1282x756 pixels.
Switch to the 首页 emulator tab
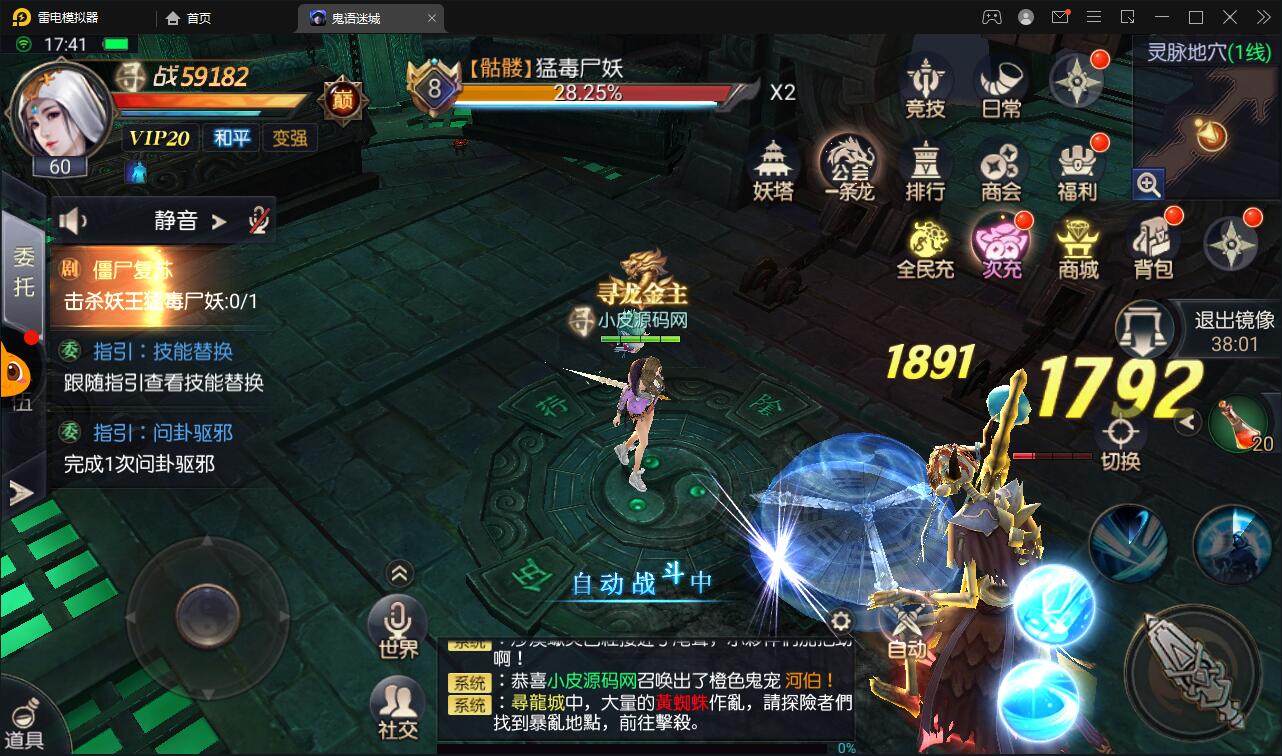click(x=189, y=18)
